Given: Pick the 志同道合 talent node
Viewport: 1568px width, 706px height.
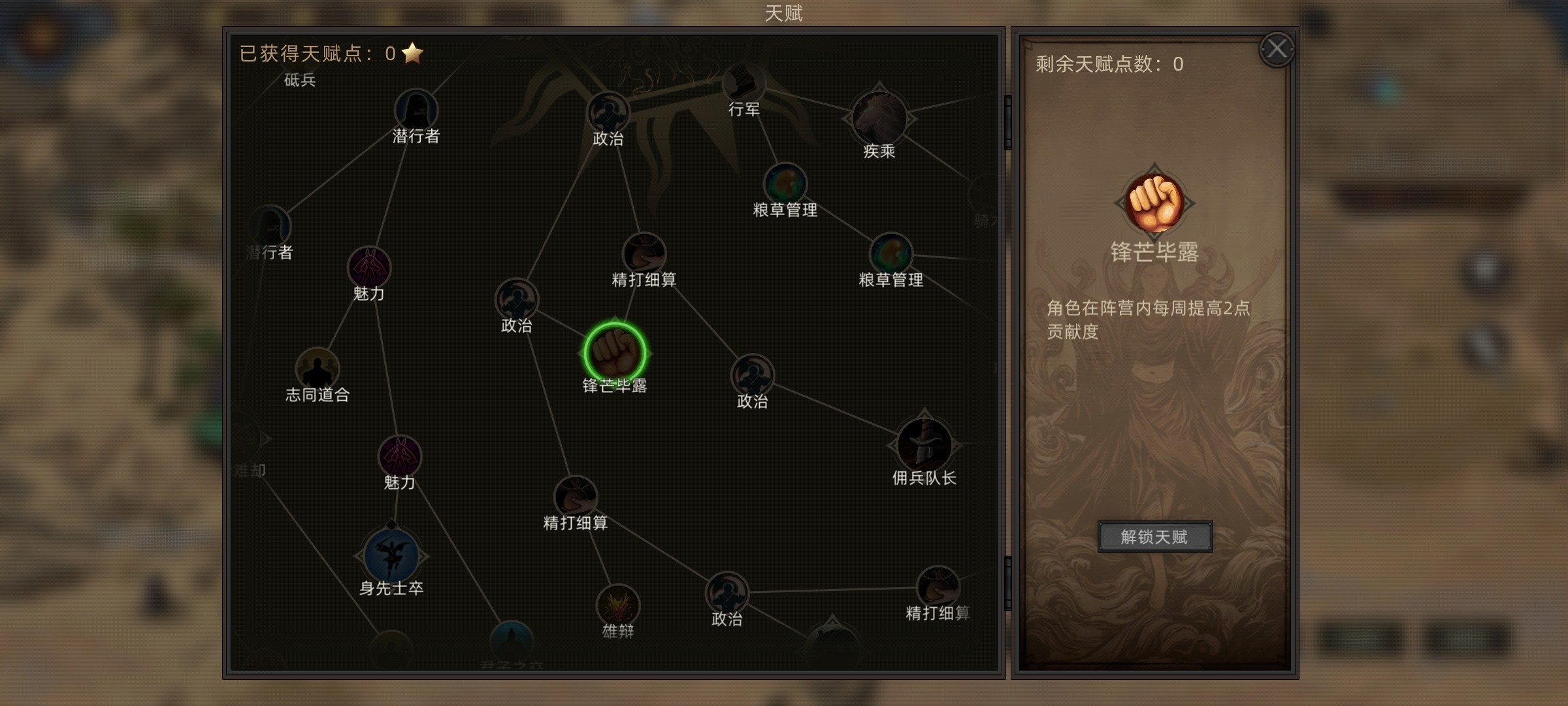Looking at the screenshot, I should click(x=318, y=369).
